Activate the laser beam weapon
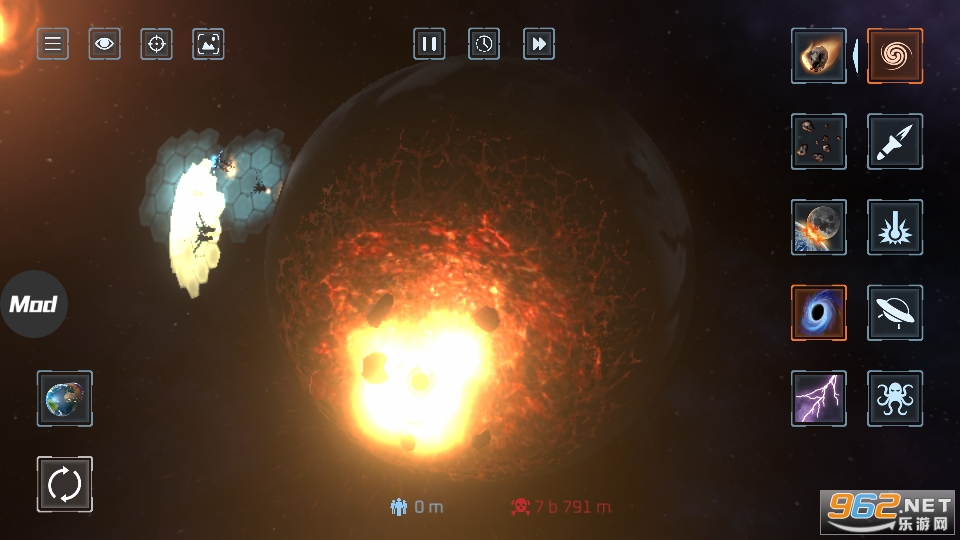The height and width of the screenshot is (540, 960). pyautogui.click(x=895, y=227)
